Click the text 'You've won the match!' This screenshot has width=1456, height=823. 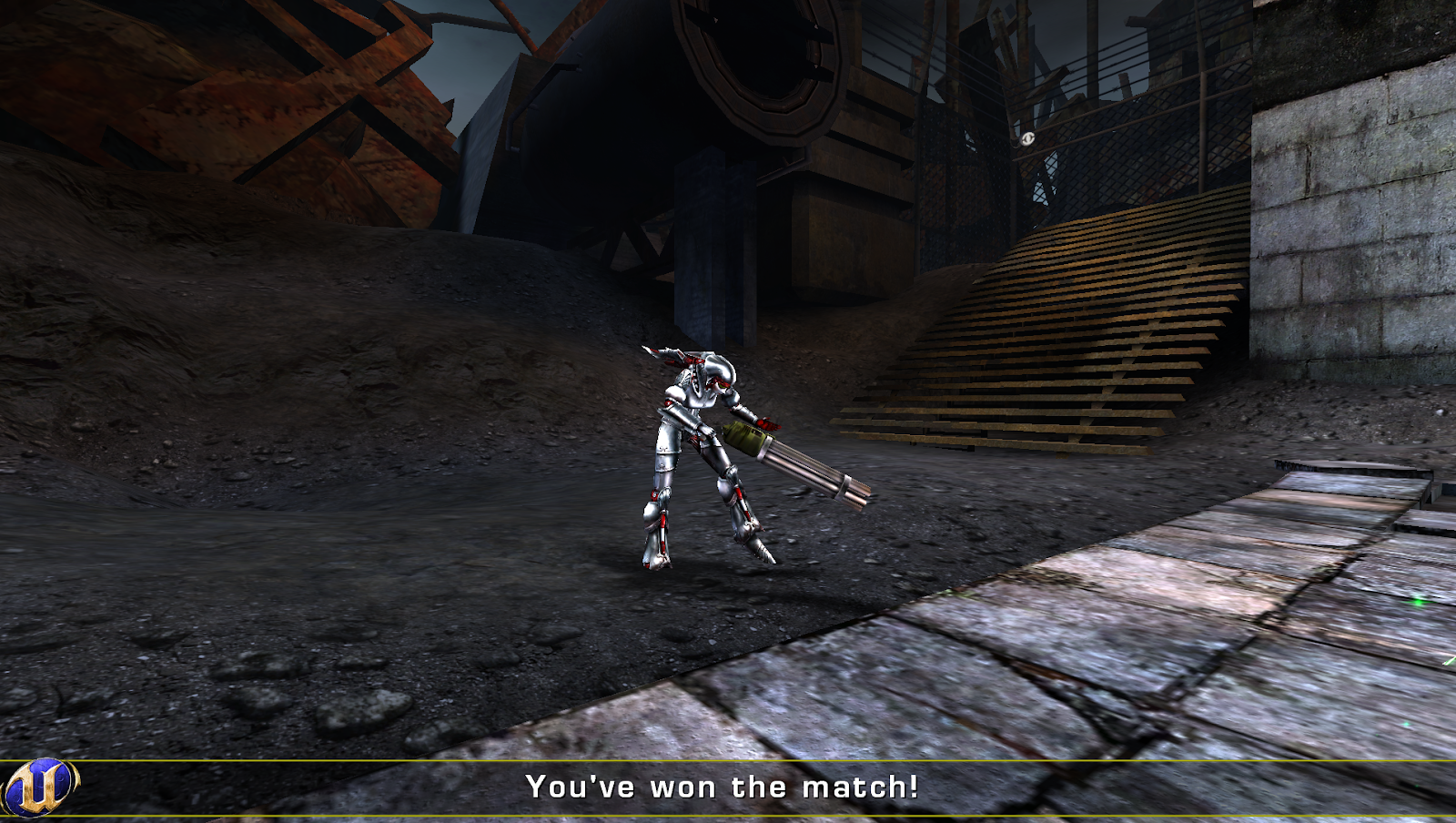(723, 787)
